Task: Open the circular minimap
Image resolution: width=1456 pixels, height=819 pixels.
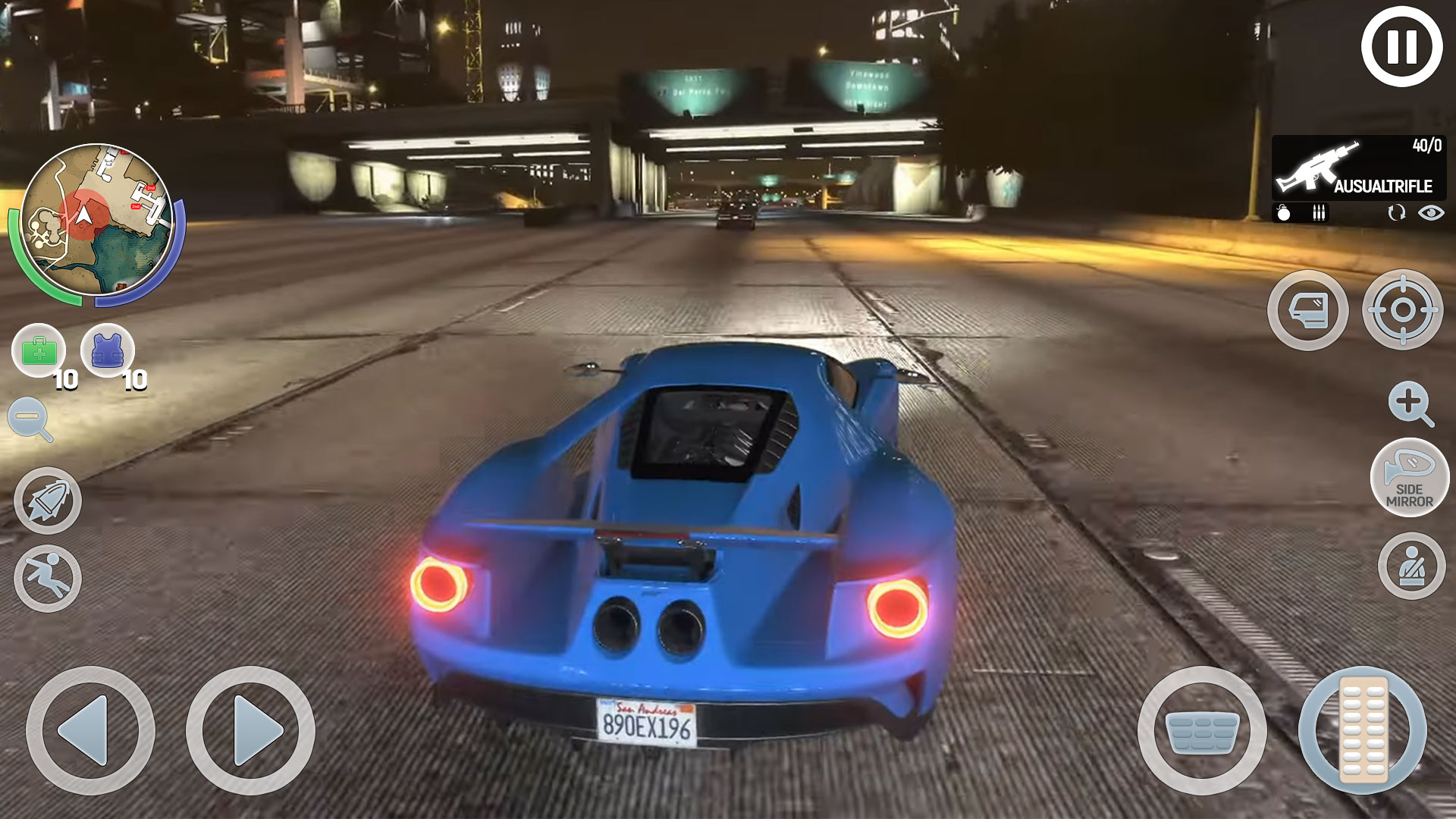Action: tap(96, 221)
